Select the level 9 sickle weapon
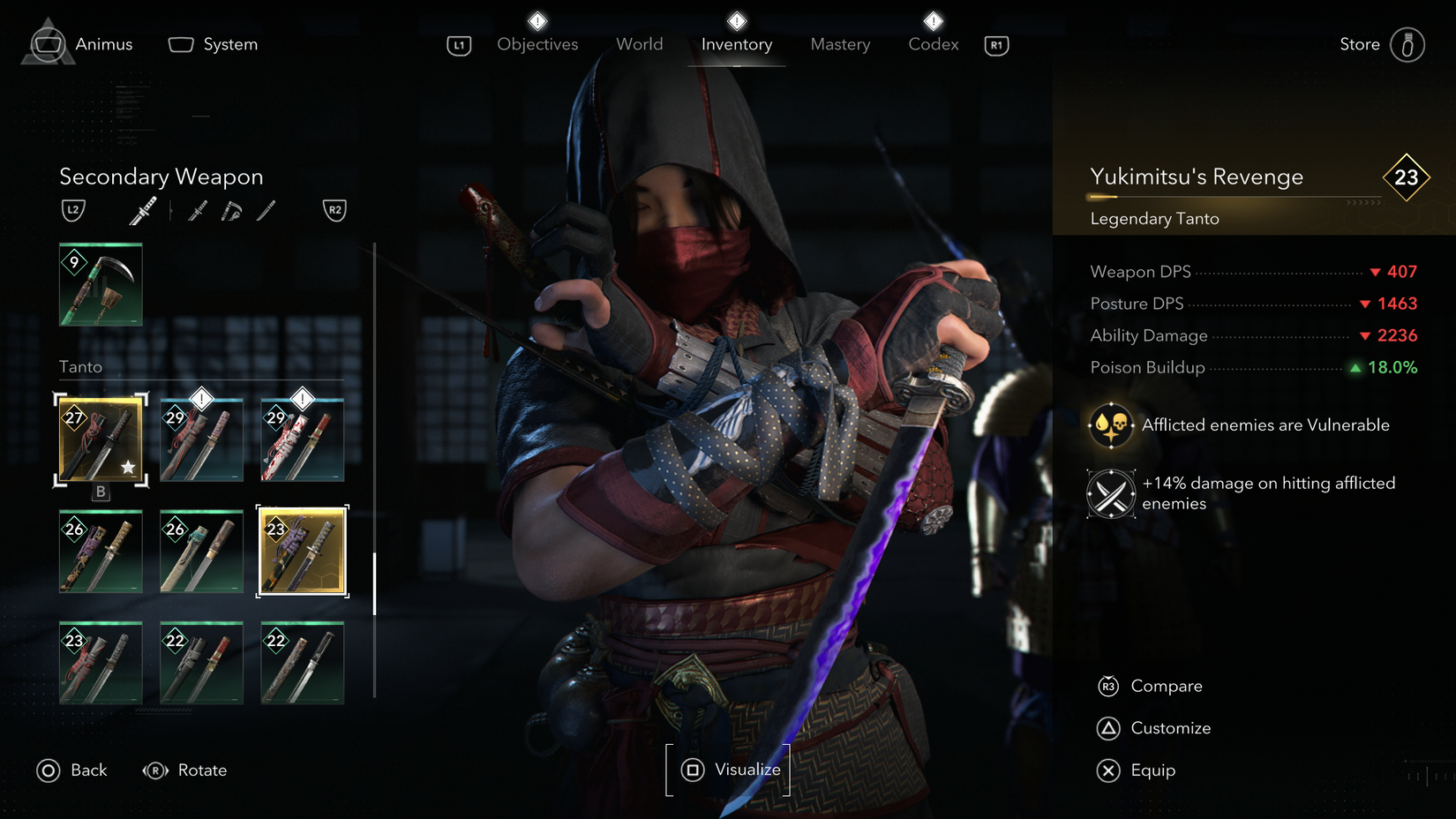 point(100,284)
